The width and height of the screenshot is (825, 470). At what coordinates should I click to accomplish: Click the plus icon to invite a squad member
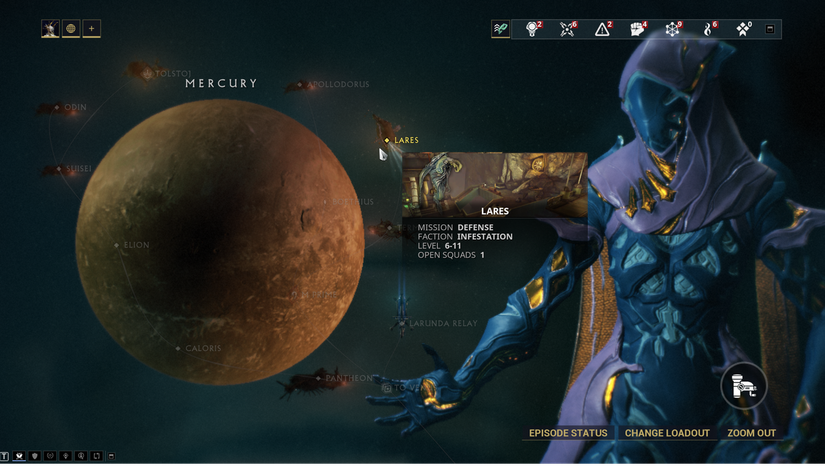(91, 29)
